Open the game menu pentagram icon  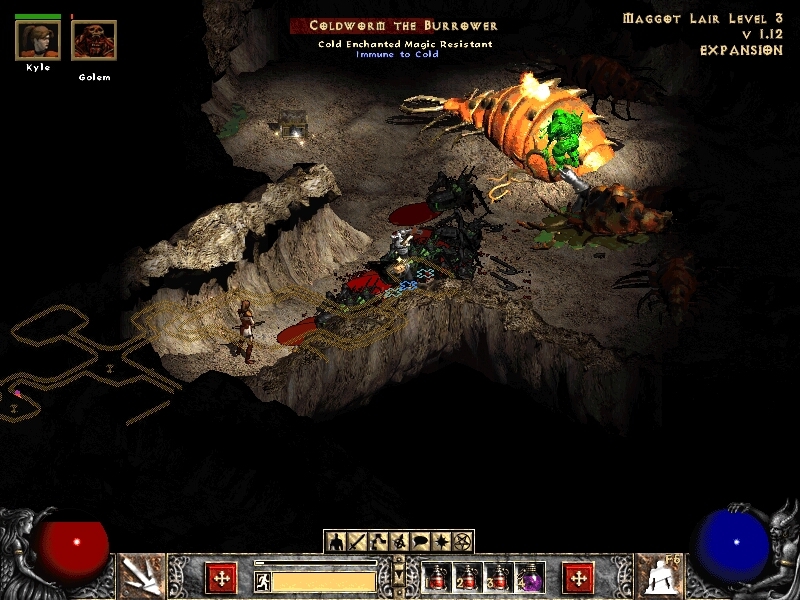click(462, 541)
